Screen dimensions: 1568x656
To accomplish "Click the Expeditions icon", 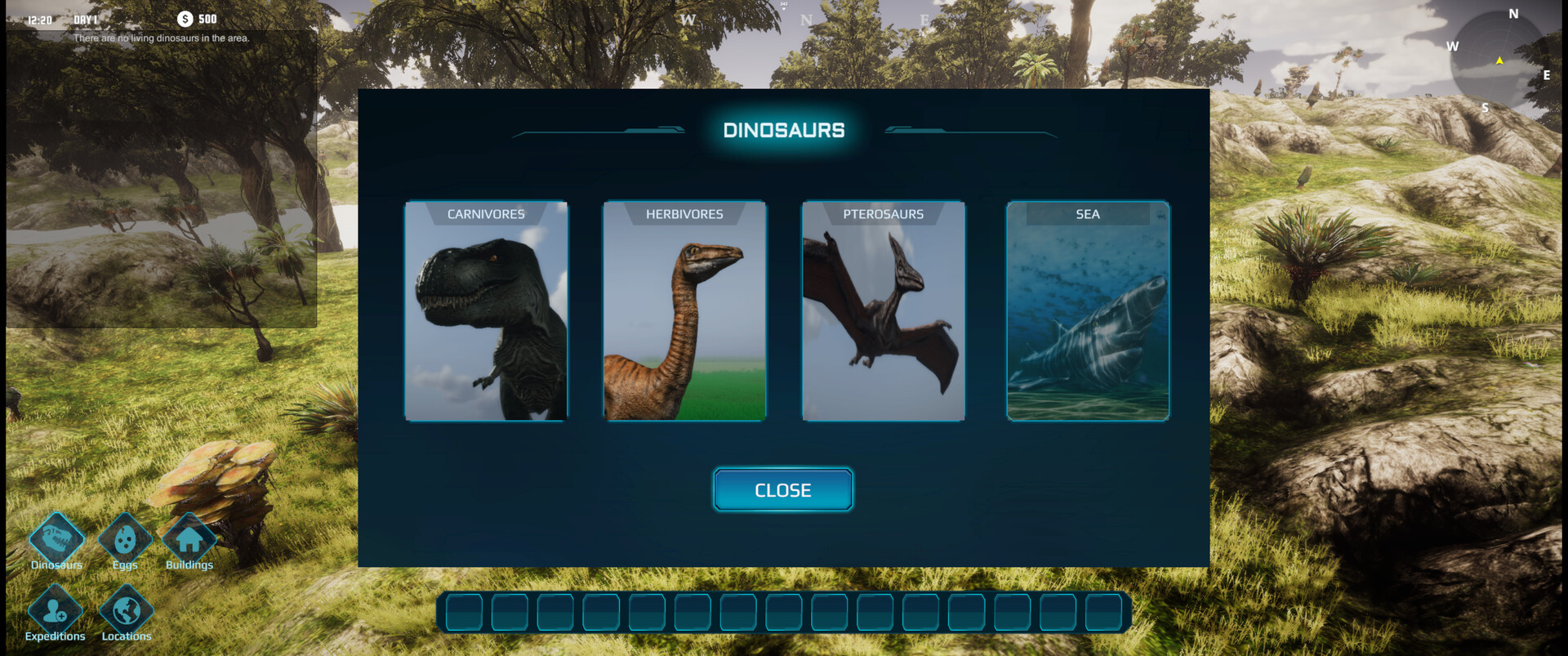I will click(56, 611).
